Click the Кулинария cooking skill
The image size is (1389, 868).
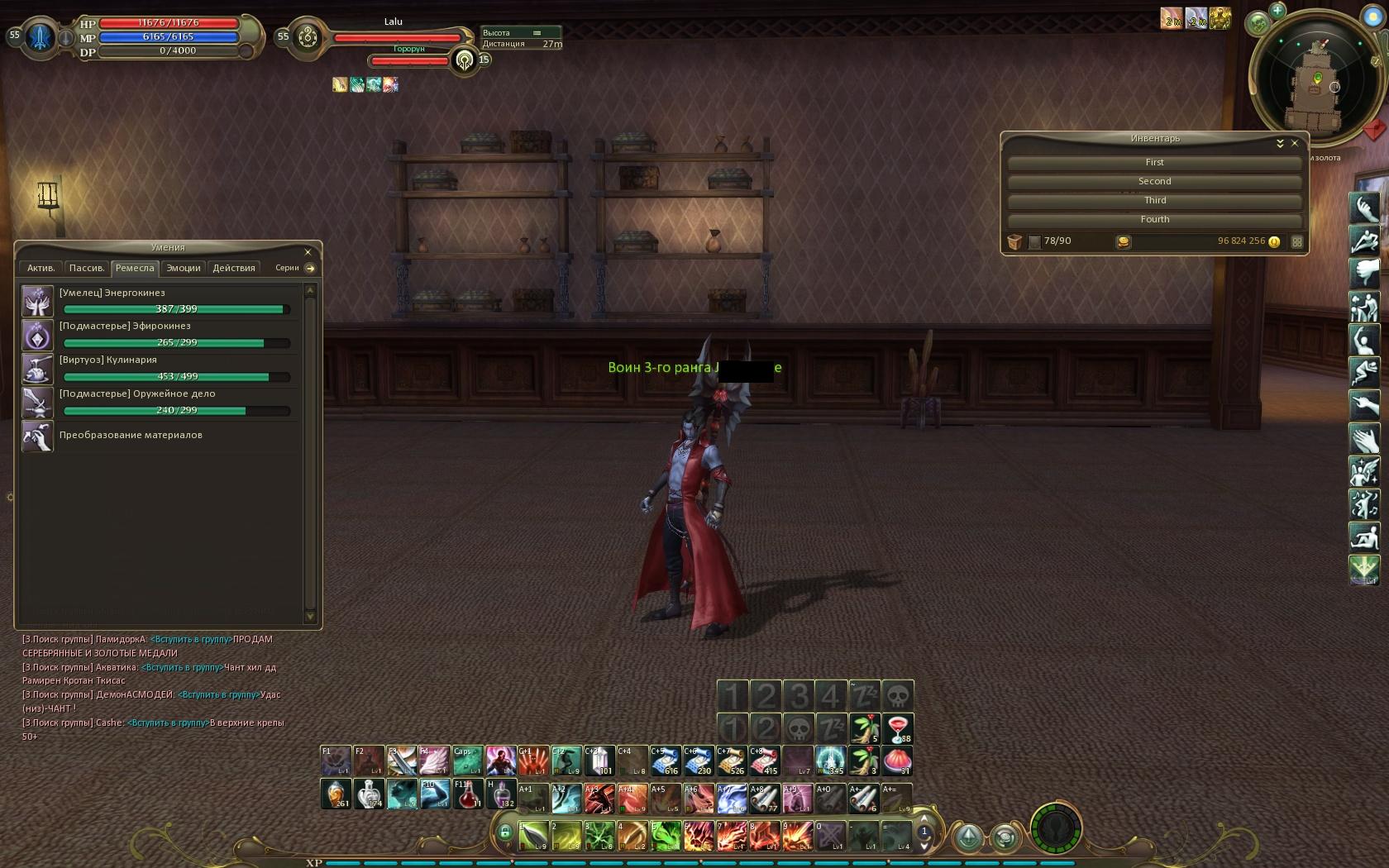tap(38, 369)
